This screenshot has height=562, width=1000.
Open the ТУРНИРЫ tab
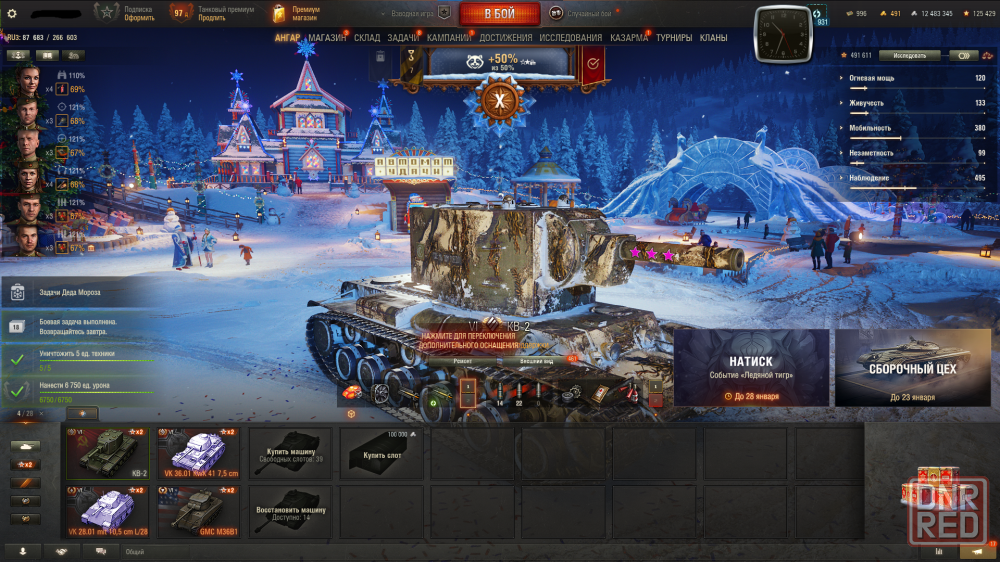pyautogui.click(x=674, y=38)
